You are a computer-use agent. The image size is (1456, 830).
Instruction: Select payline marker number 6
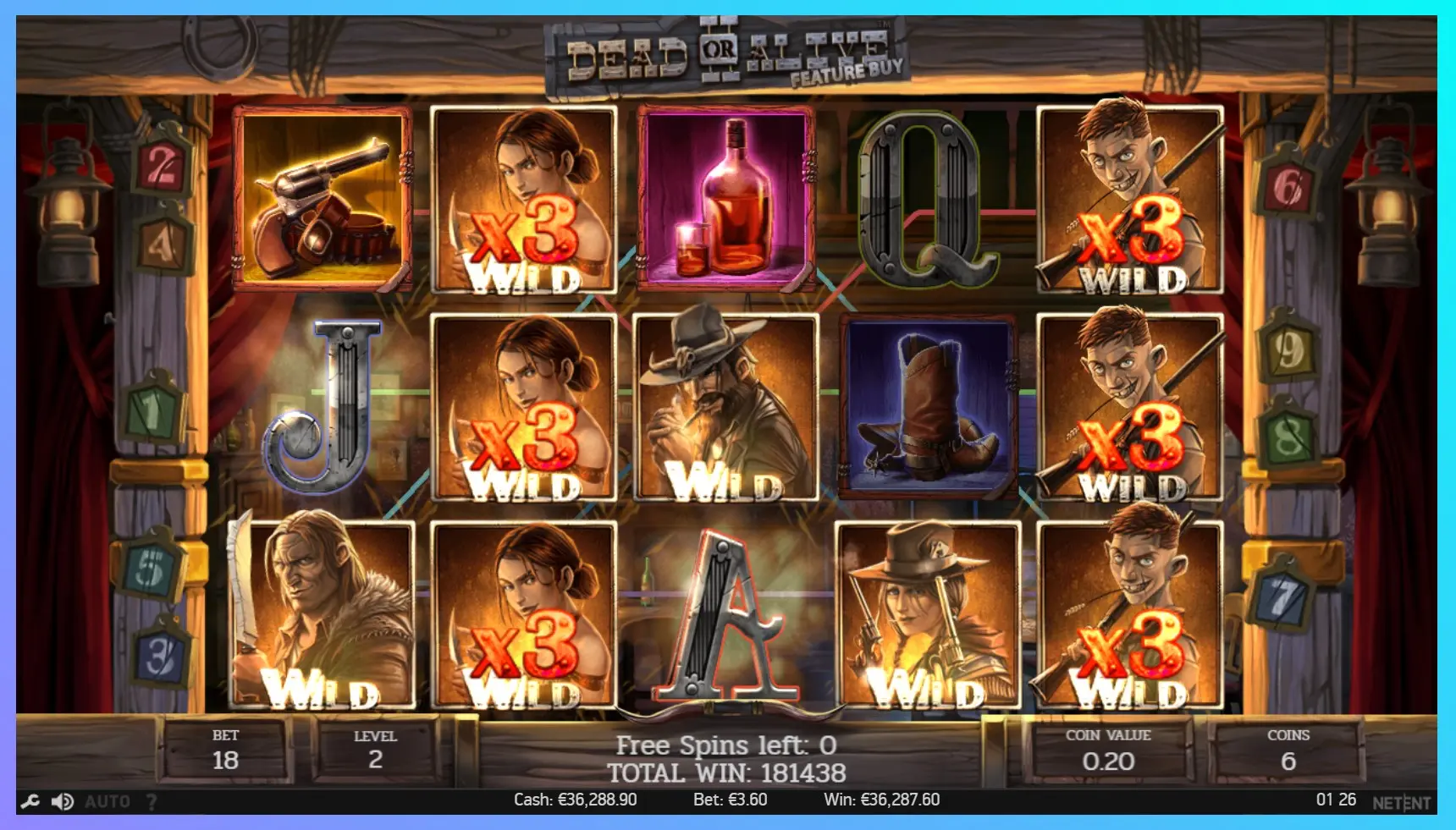point(1287,186)
